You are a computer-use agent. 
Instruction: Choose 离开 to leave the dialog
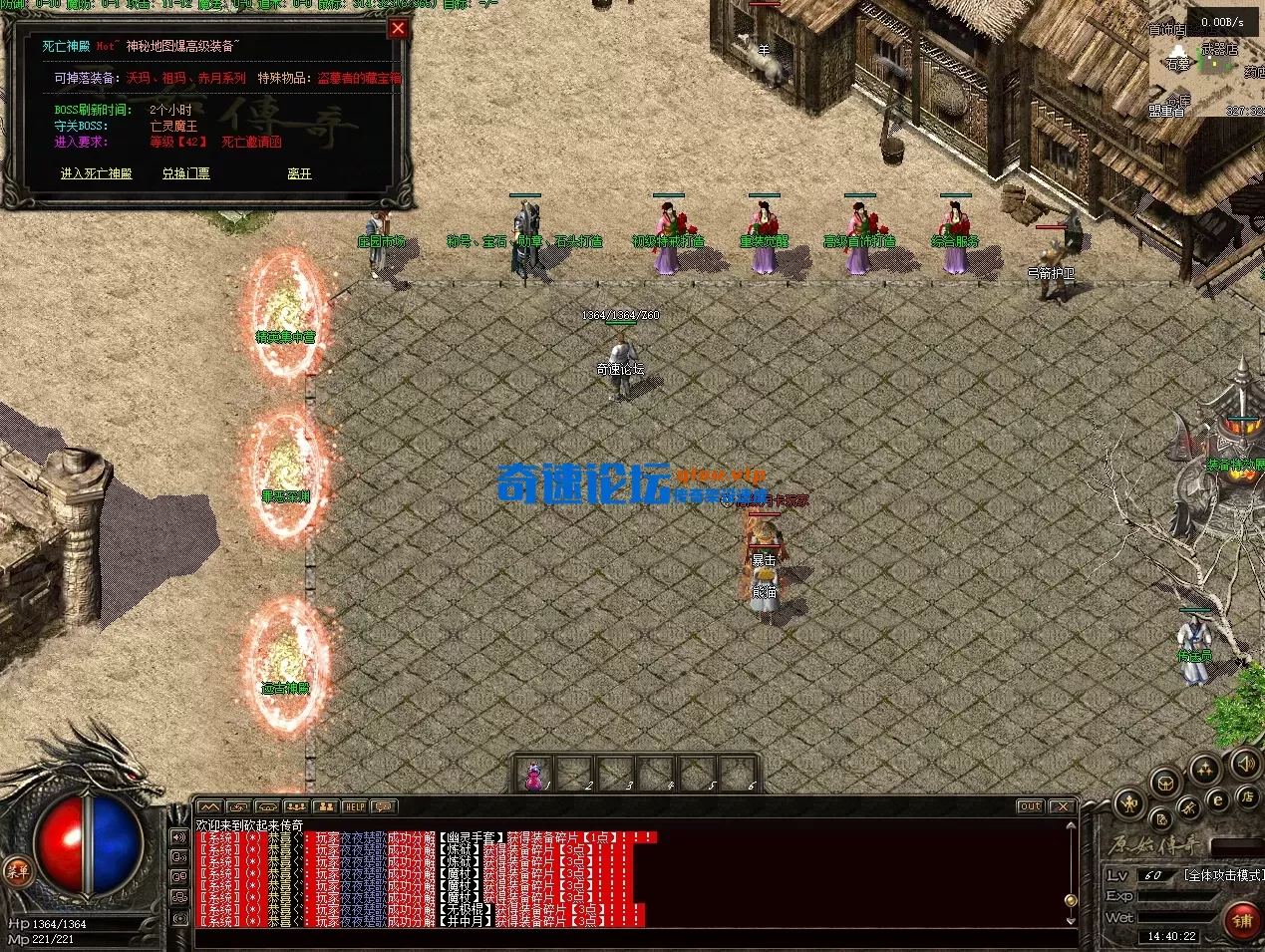click(299, 173)
